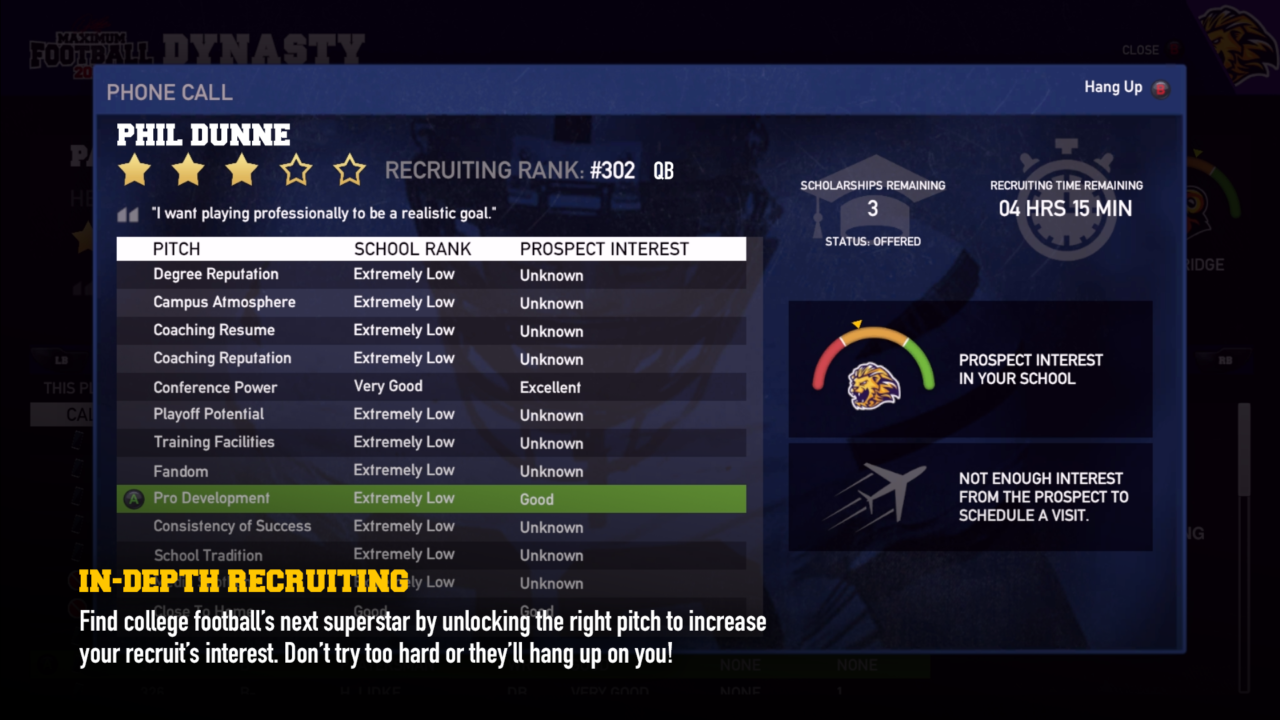Click the Hang Up button

1113,87
